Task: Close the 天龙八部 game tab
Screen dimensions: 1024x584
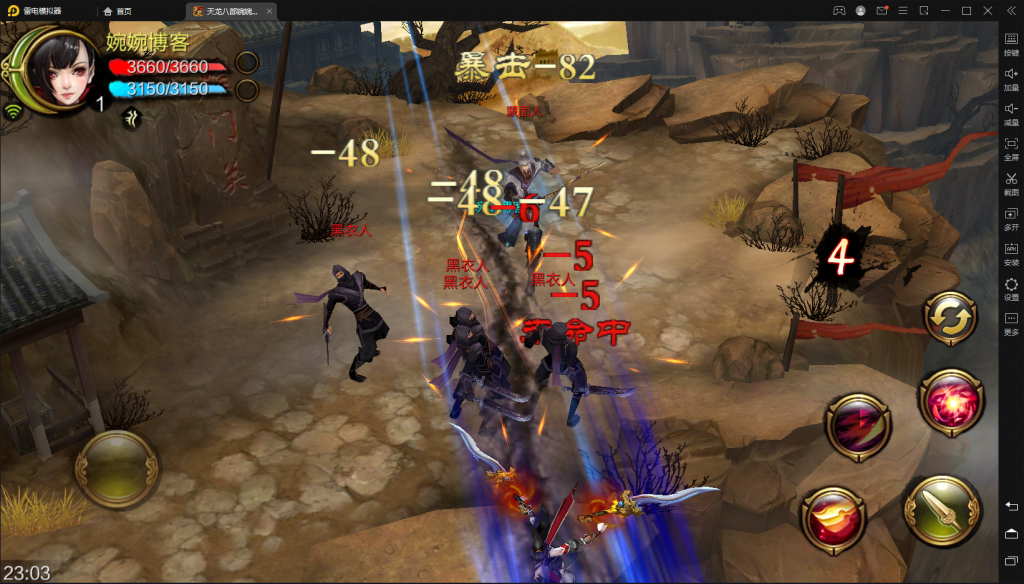Action: [269, 11]
